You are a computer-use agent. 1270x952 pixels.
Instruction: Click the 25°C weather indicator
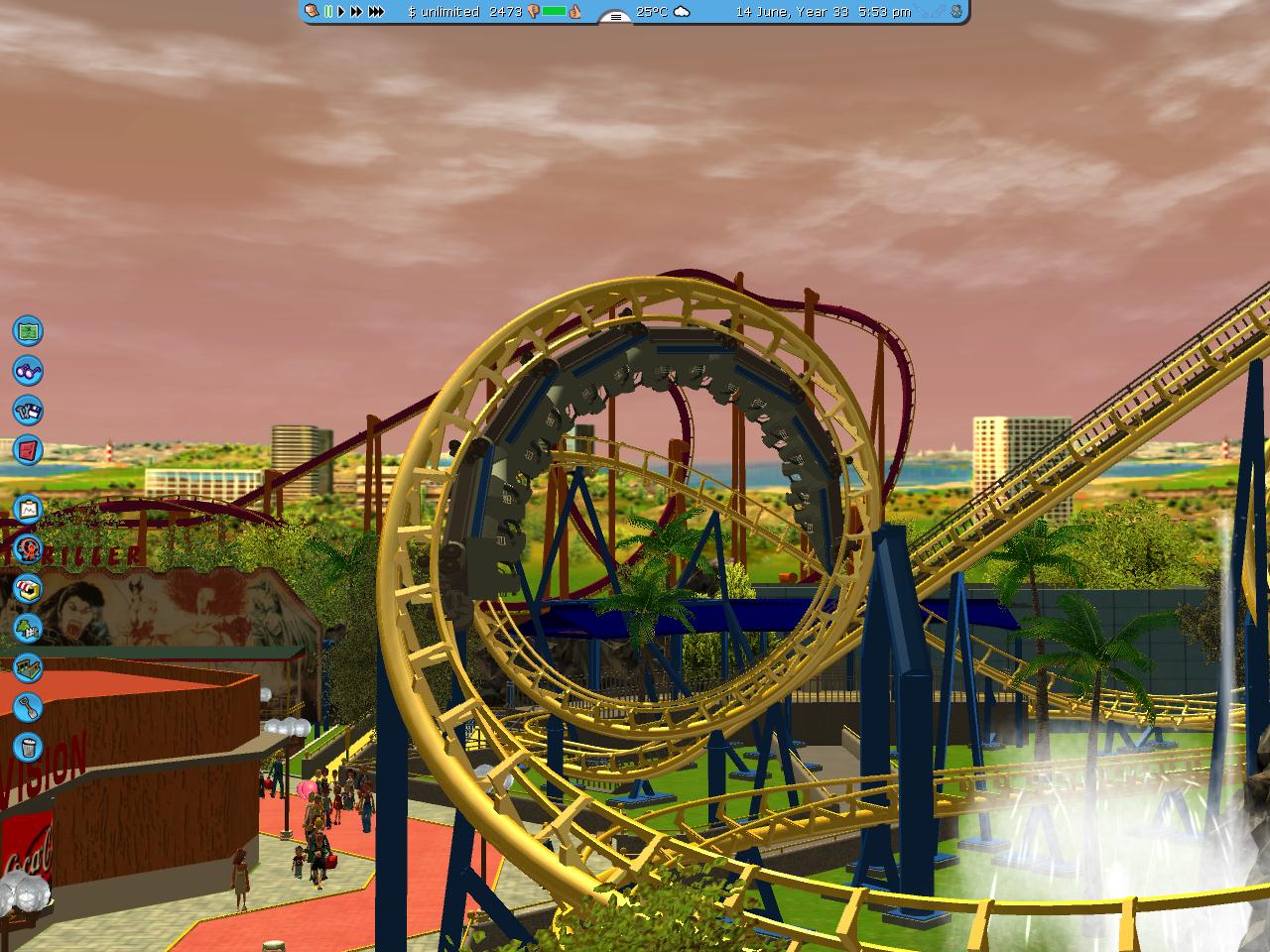pos(651,13)
